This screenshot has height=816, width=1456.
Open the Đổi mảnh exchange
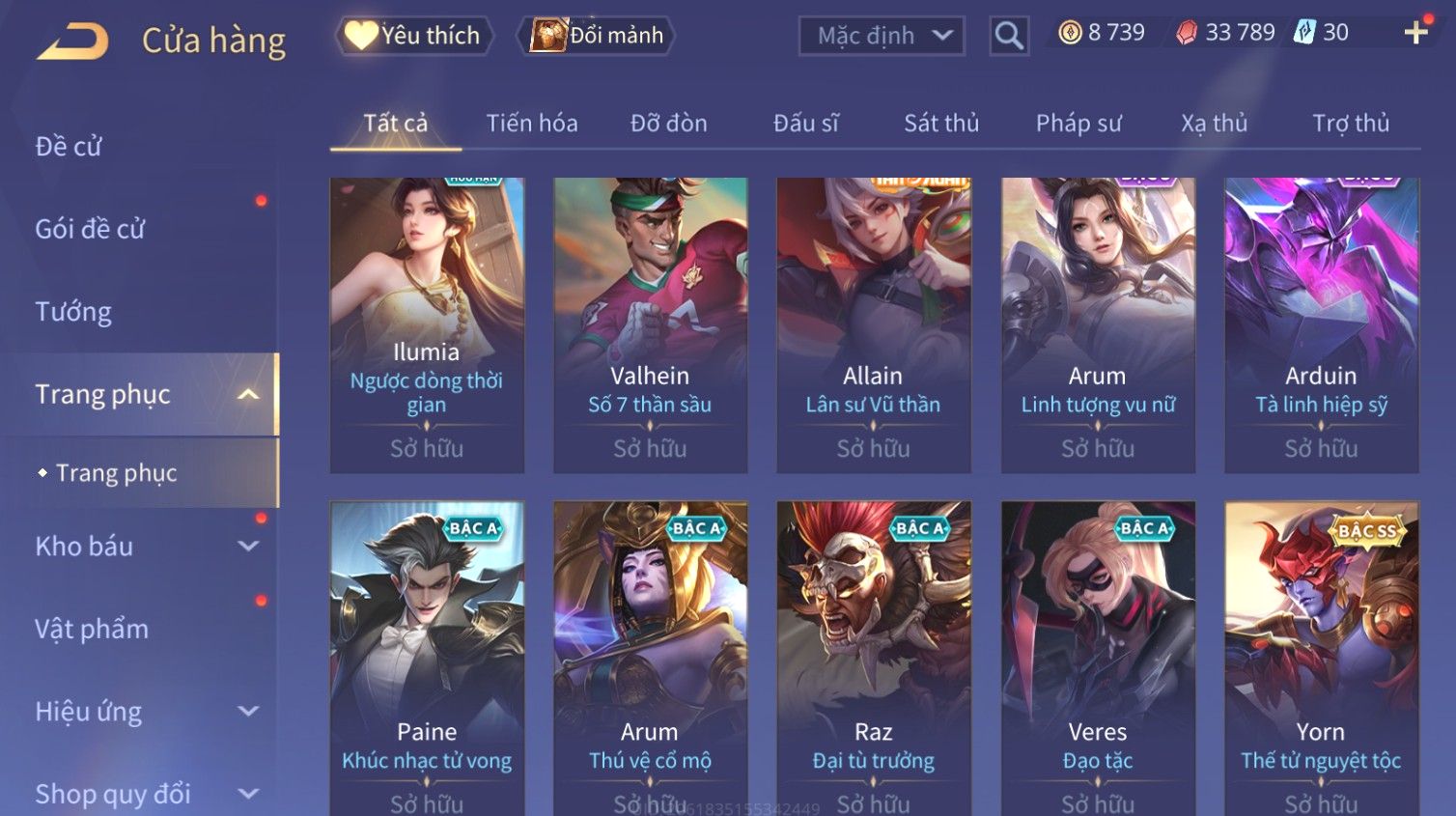(x=597, y=36)
